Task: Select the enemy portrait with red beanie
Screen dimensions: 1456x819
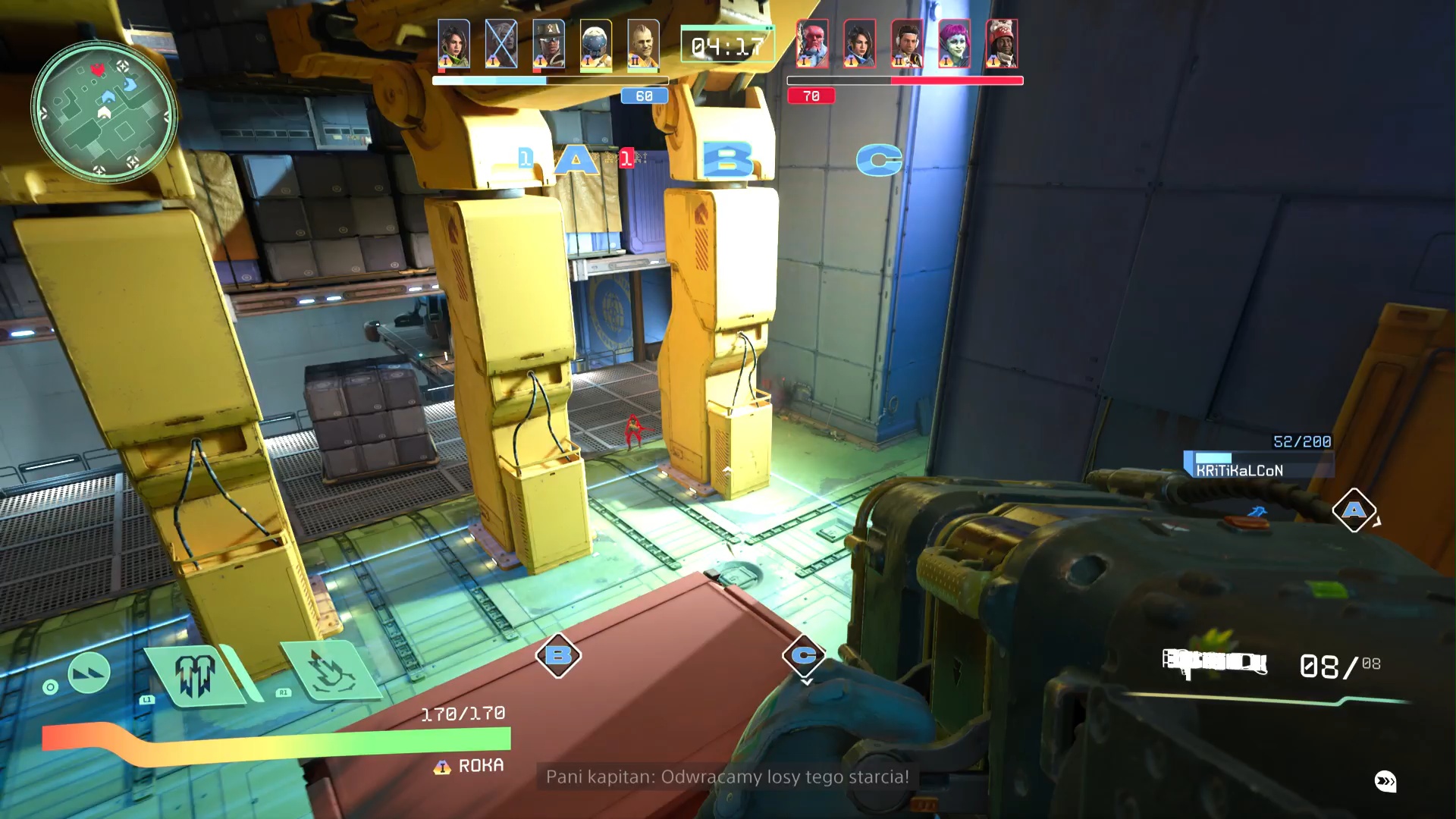Action: click(x=1001, y=44)
